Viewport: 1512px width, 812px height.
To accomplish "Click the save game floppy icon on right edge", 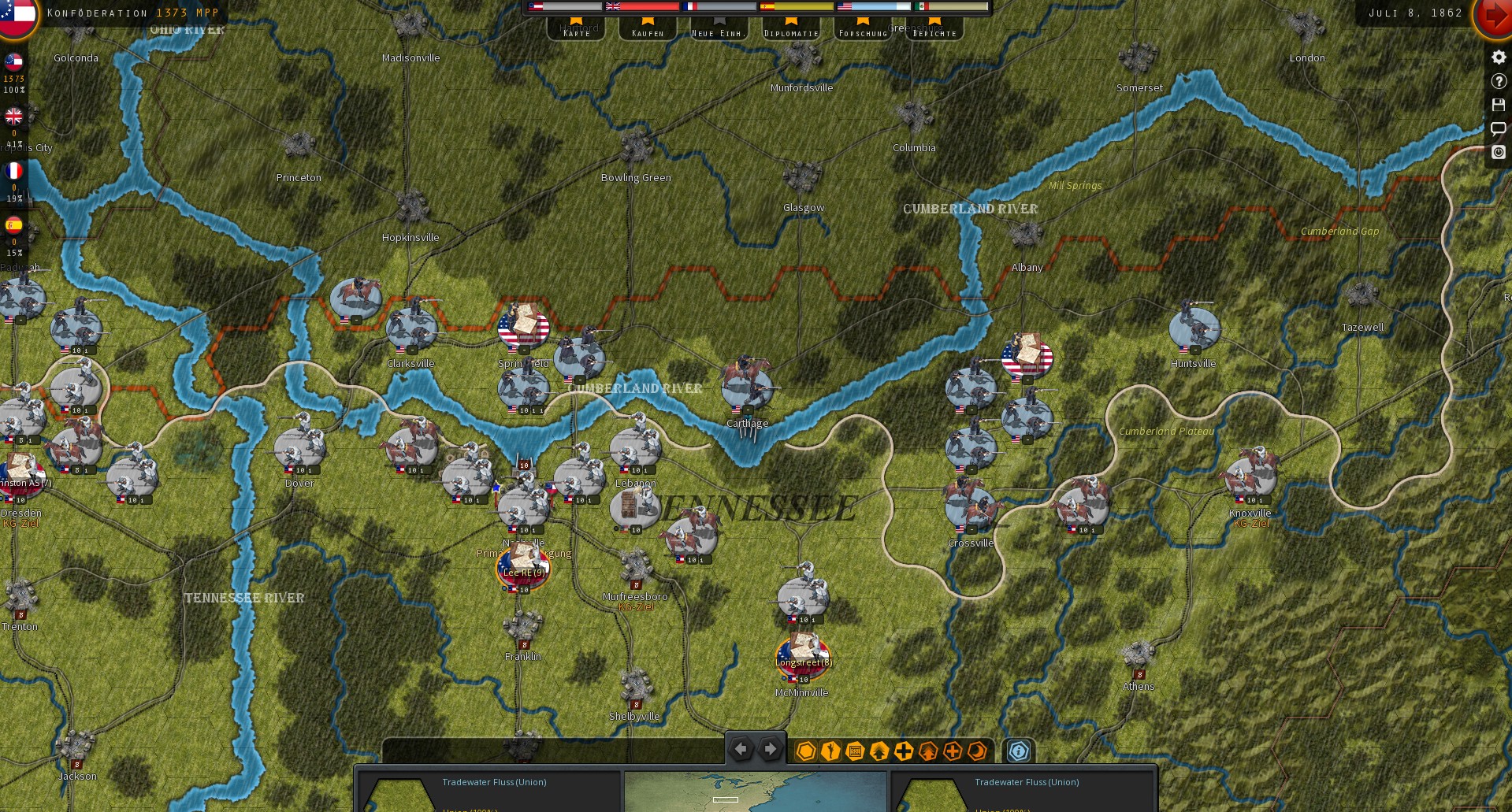I will pos(1498,106).
